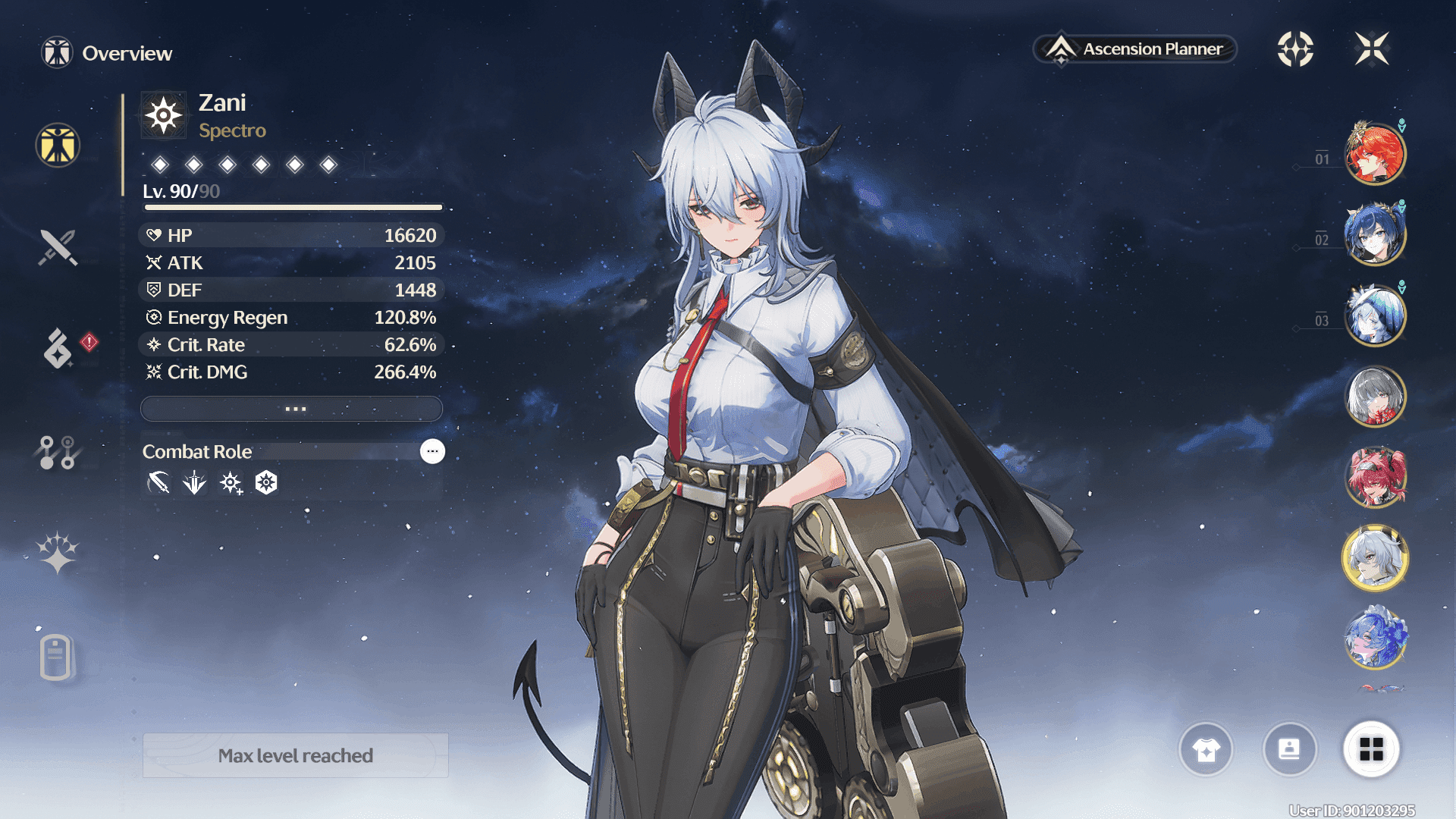Click the circular crosshair icon beside Ascension Planner
Screen dimensions: 1456x819
[x=1295, y=49]
